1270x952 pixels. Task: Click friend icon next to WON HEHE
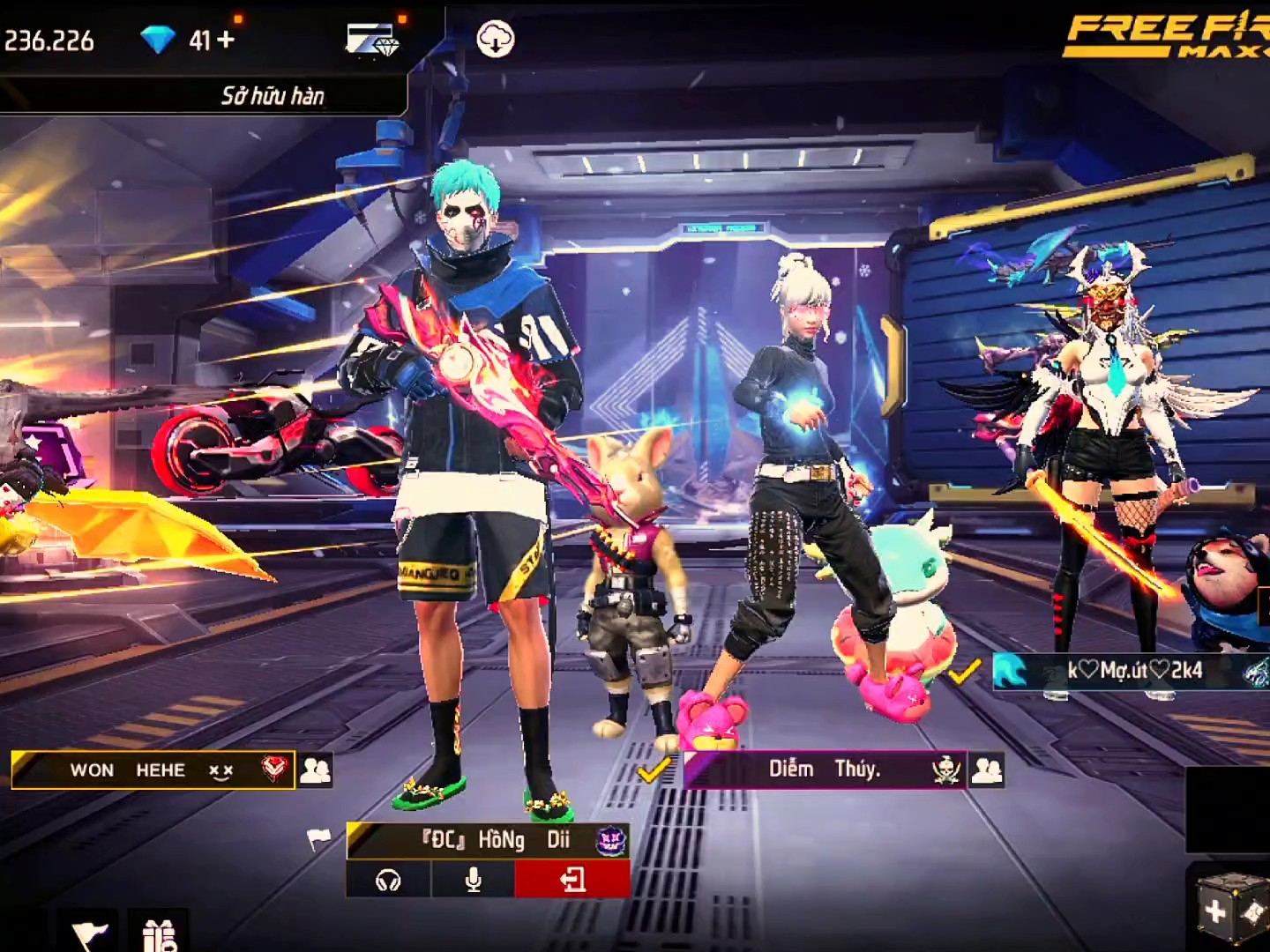coord(315,770)
